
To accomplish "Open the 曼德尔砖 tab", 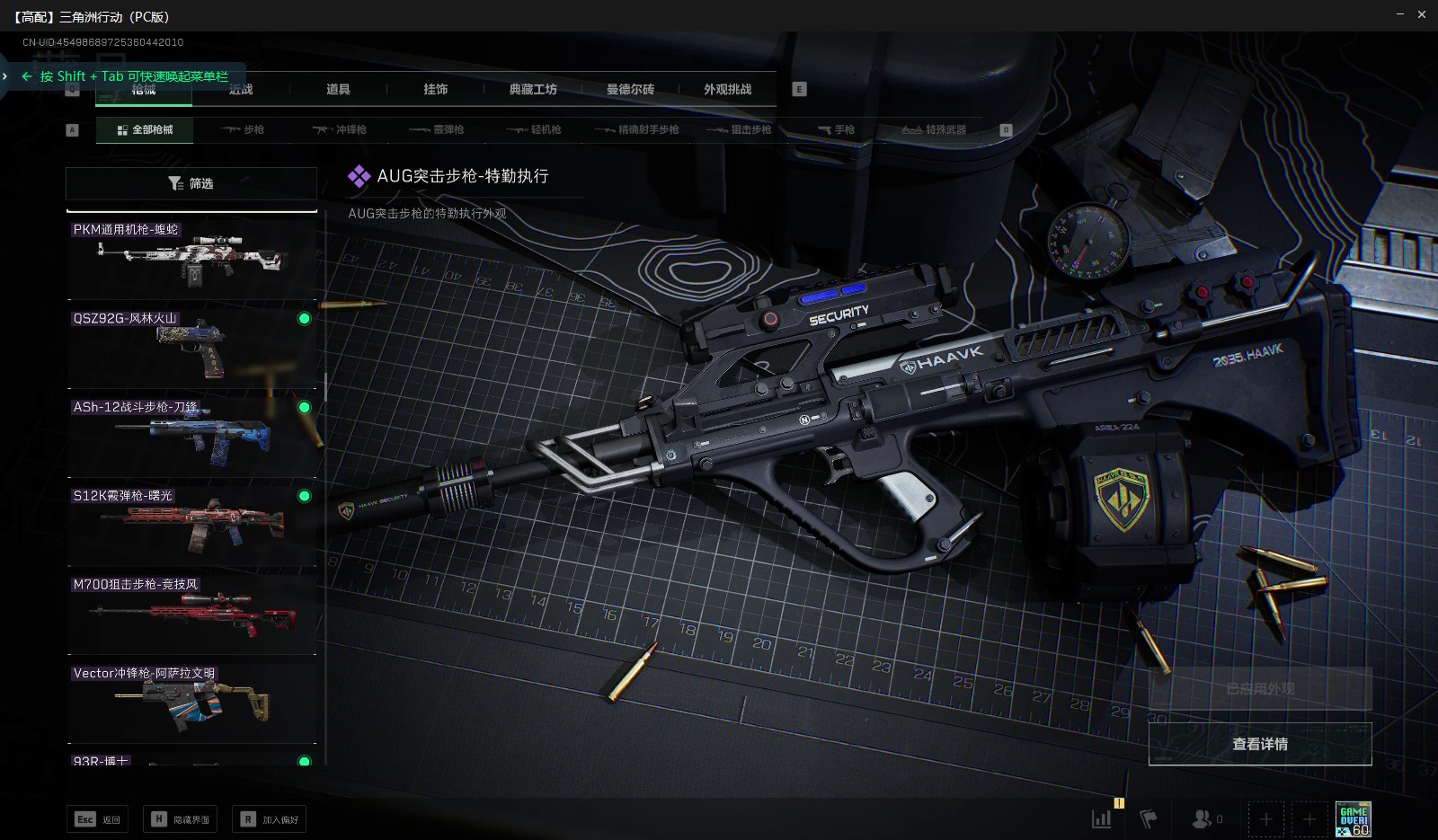I will coord(630,89).
